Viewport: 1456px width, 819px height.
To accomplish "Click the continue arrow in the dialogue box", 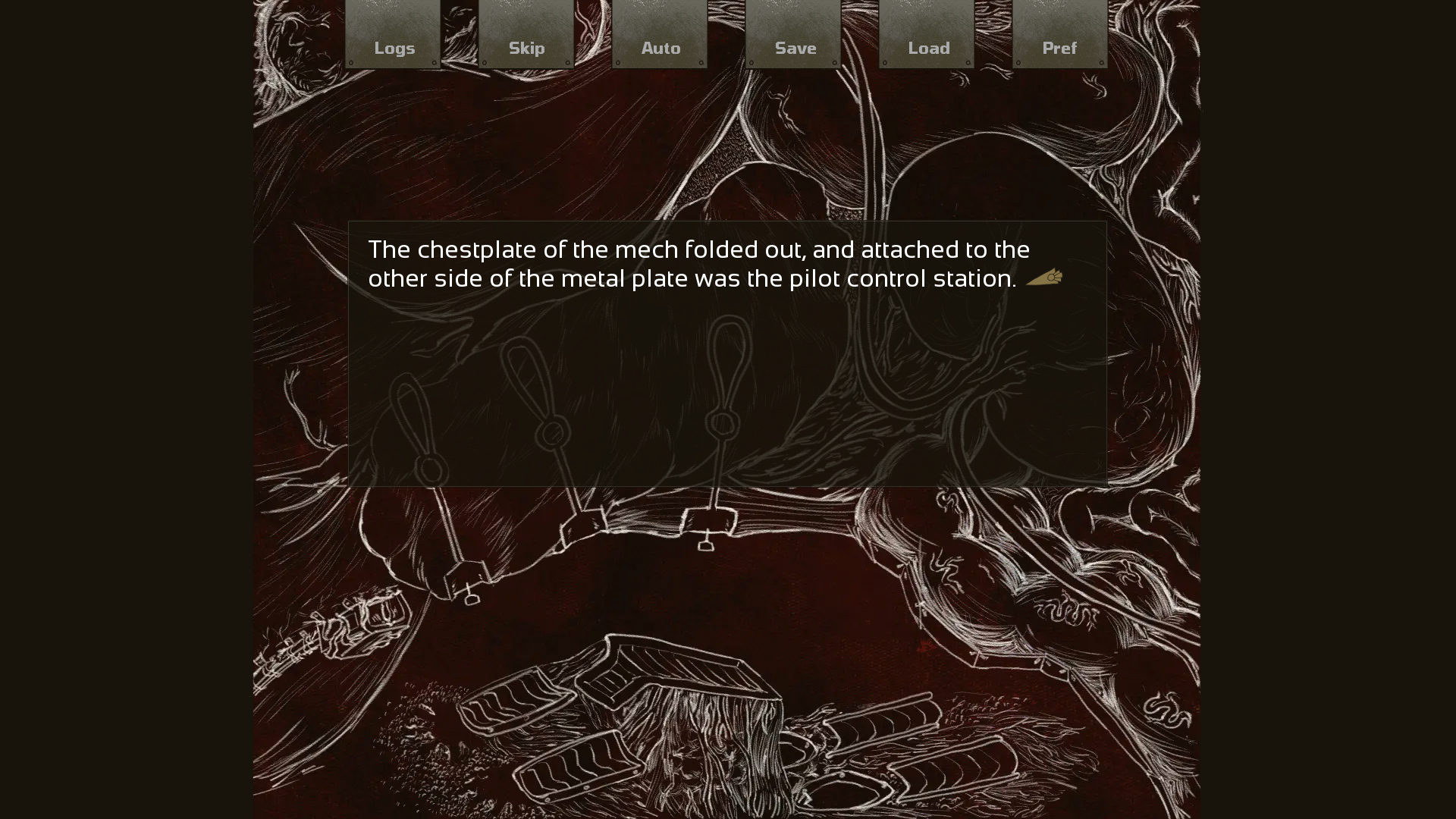I will [x=1044, y=278].
